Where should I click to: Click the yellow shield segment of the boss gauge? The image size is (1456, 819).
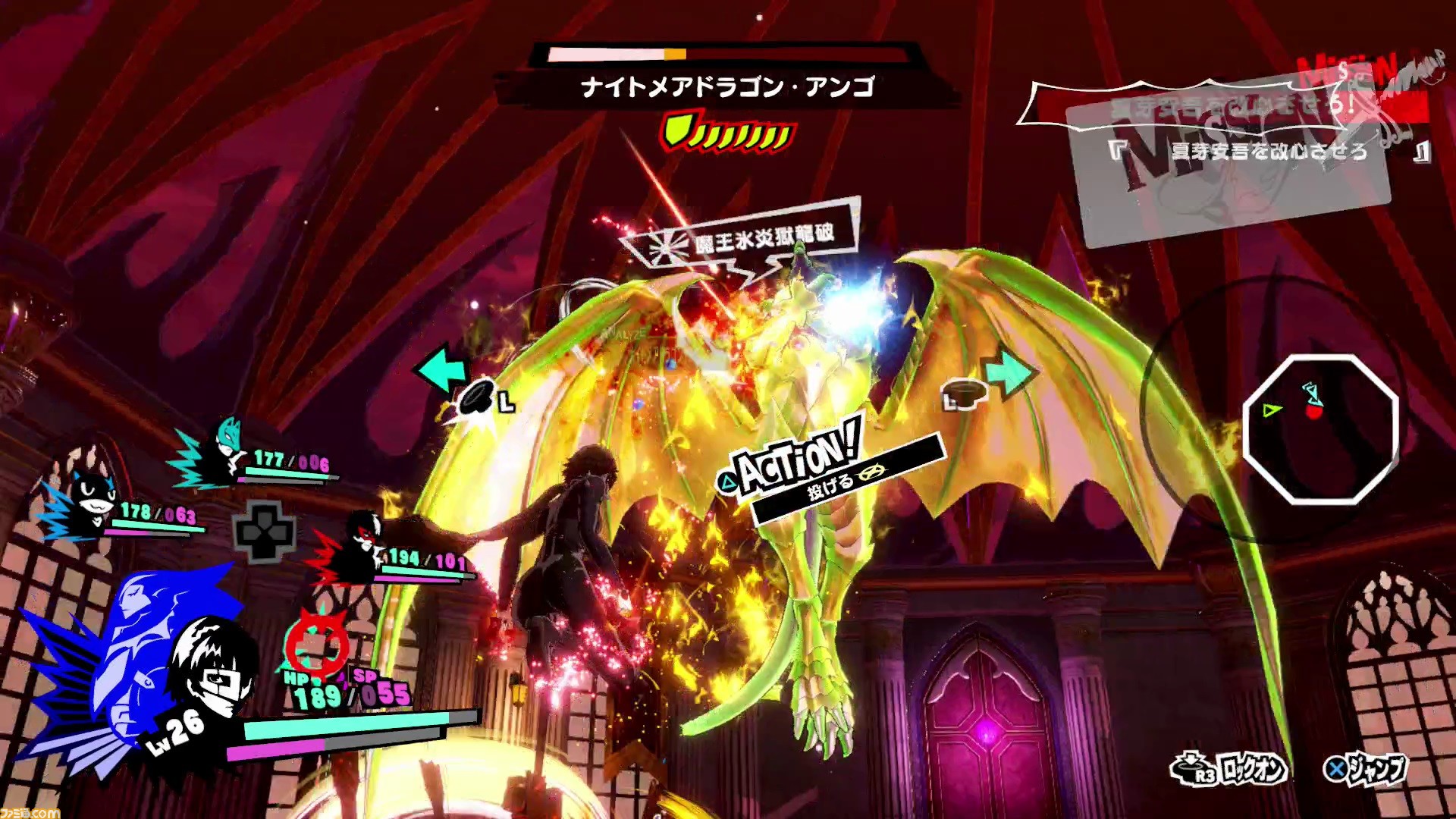pyautogui.click(x=677, y=130)
